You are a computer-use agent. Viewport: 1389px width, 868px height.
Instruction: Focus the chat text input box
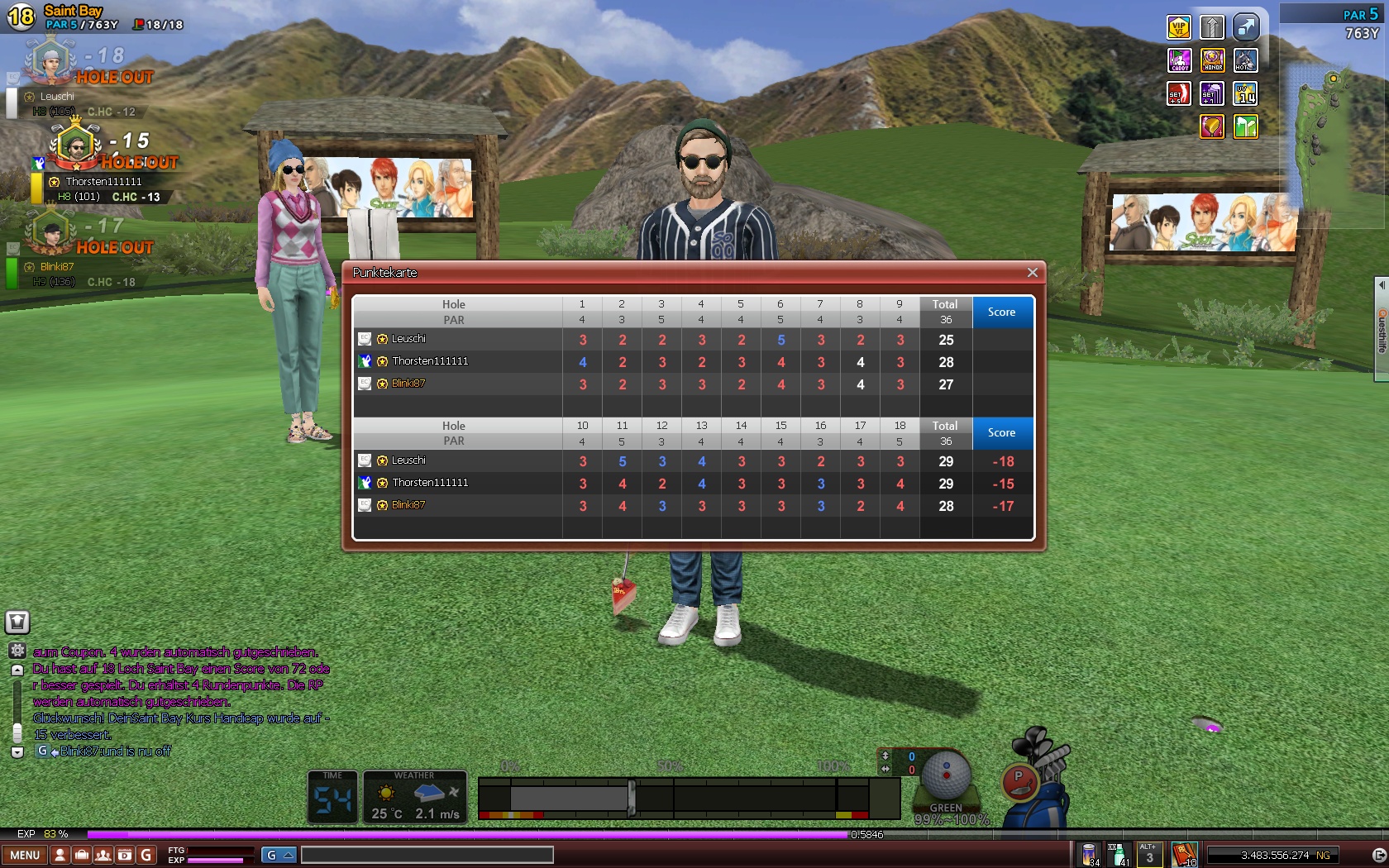point(427,856)
